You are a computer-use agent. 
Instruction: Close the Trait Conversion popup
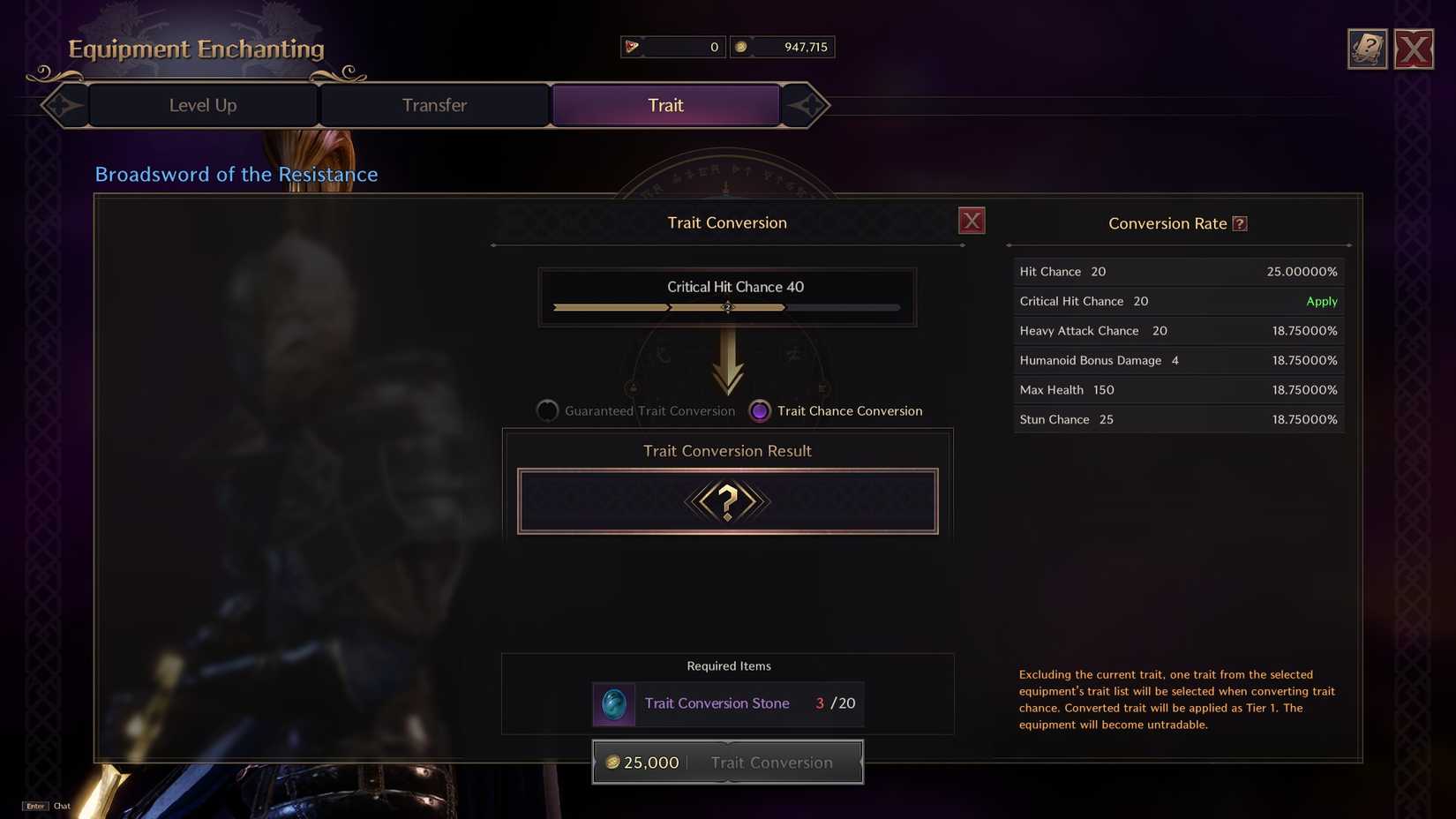tap(972, 220)
